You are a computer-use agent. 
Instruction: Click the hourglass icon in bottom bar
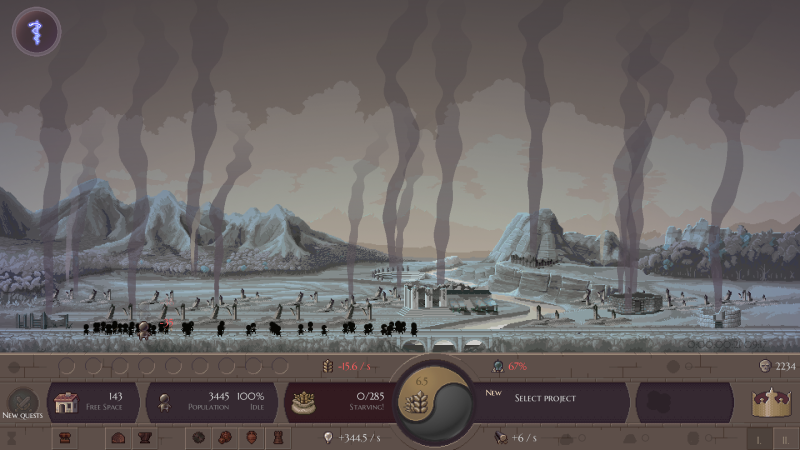point(13,438)
